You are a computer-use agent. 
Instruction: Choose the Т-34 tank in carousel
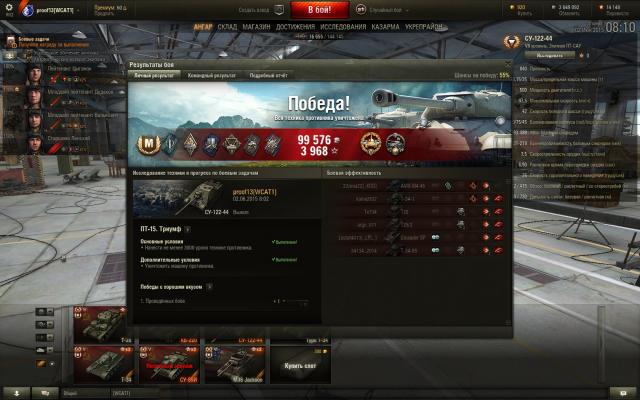(x=100, y=365)
